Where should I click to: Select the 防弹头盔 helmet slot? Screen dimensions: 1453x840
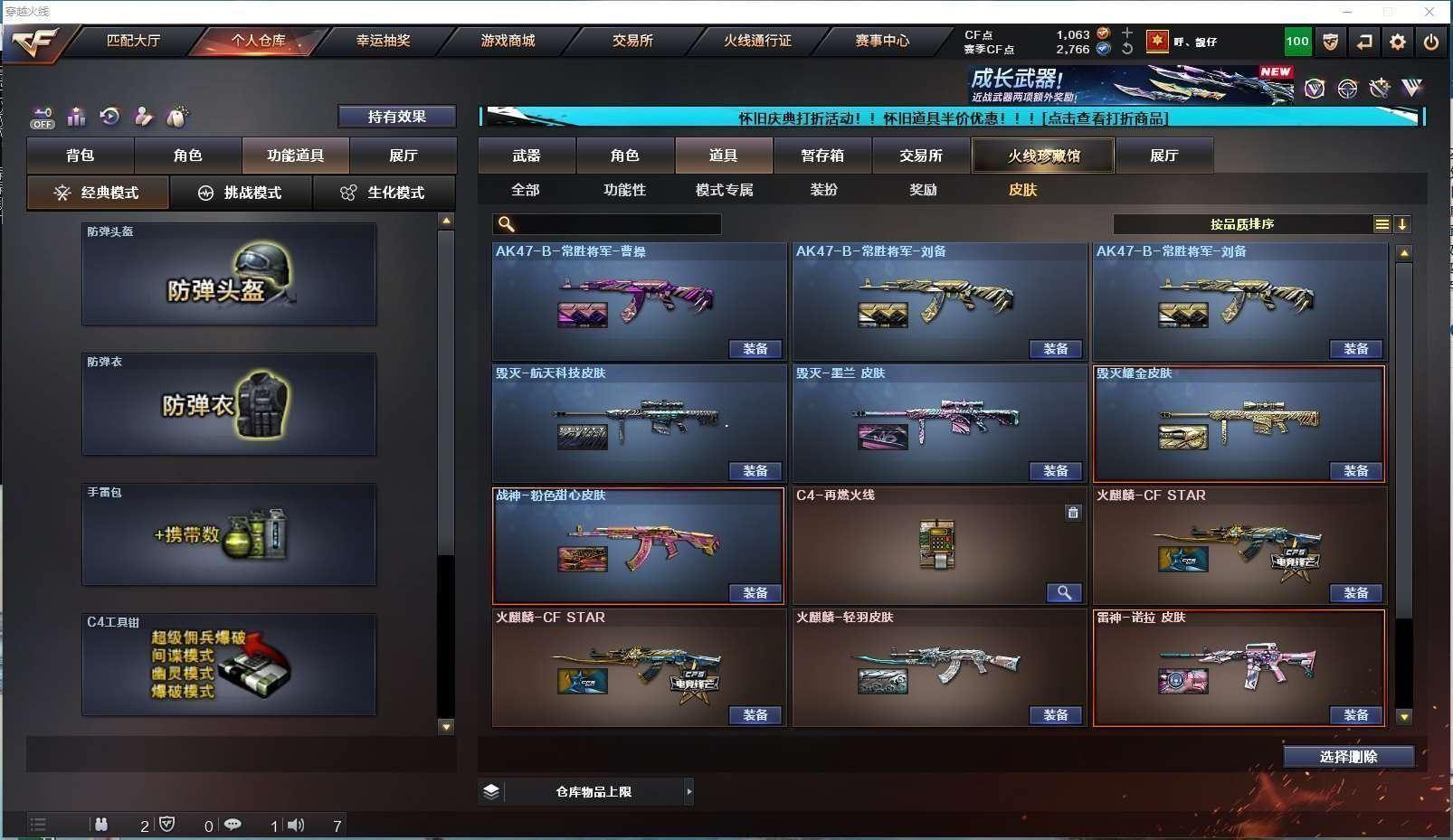(x=229, y=275)
